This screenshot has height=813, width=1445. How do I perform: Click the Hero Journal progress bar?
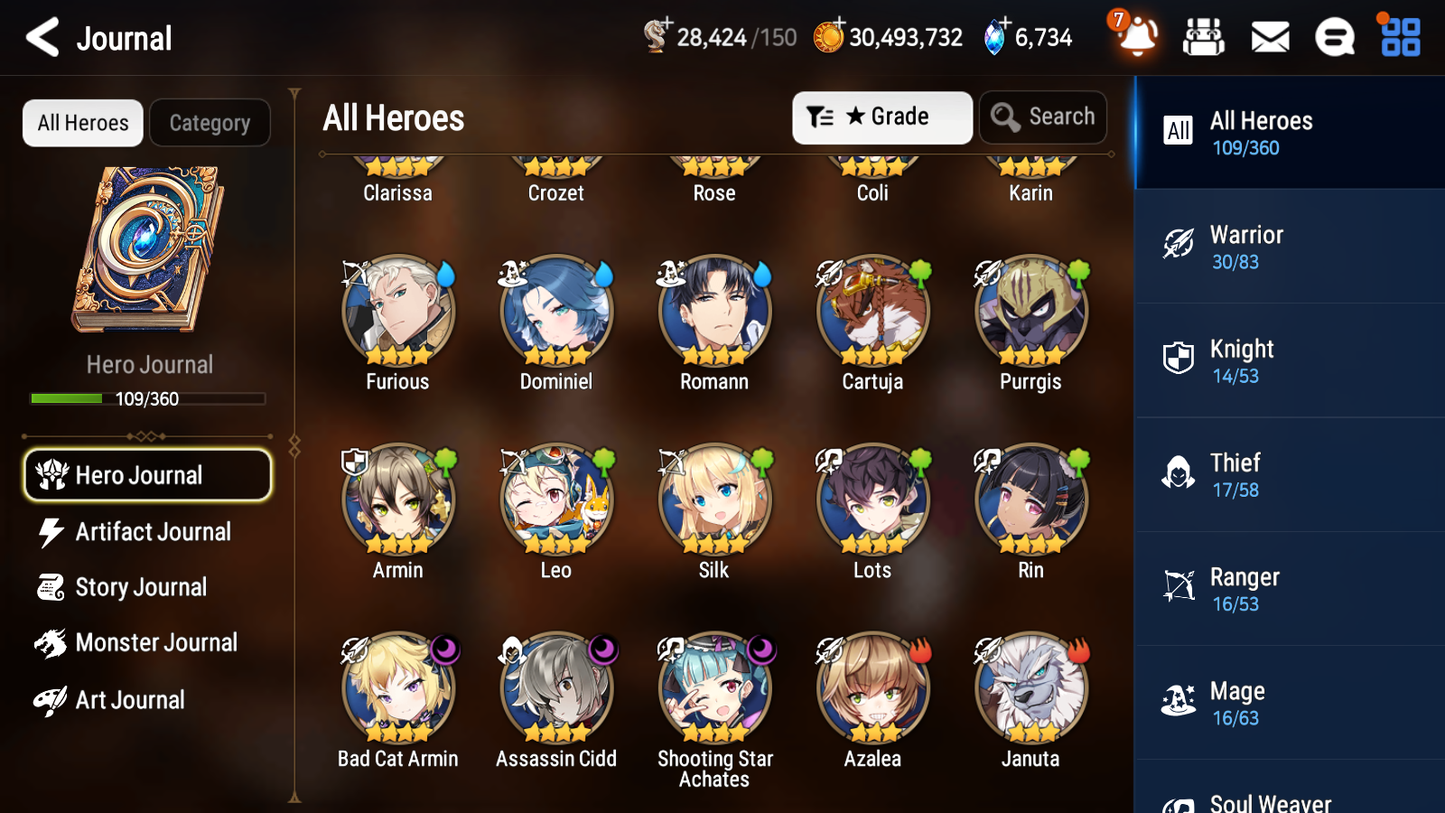(x=149, y=398)
